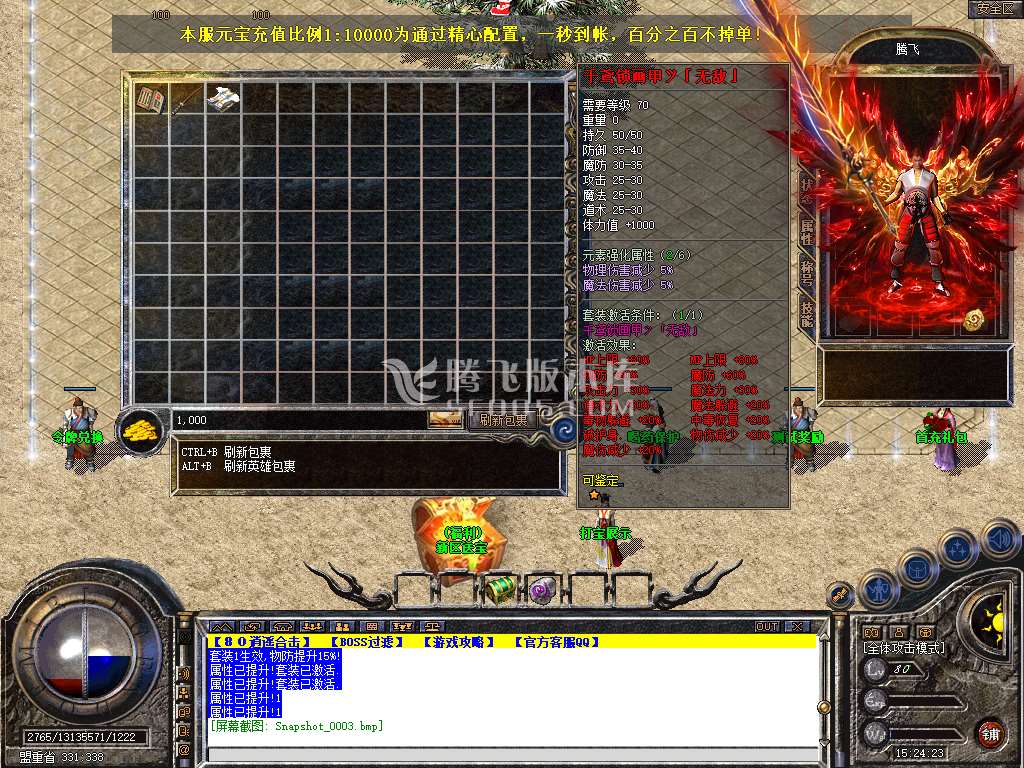Open the BOSS过滤 filter link
Screen dimensions: 1024x768
366,642
